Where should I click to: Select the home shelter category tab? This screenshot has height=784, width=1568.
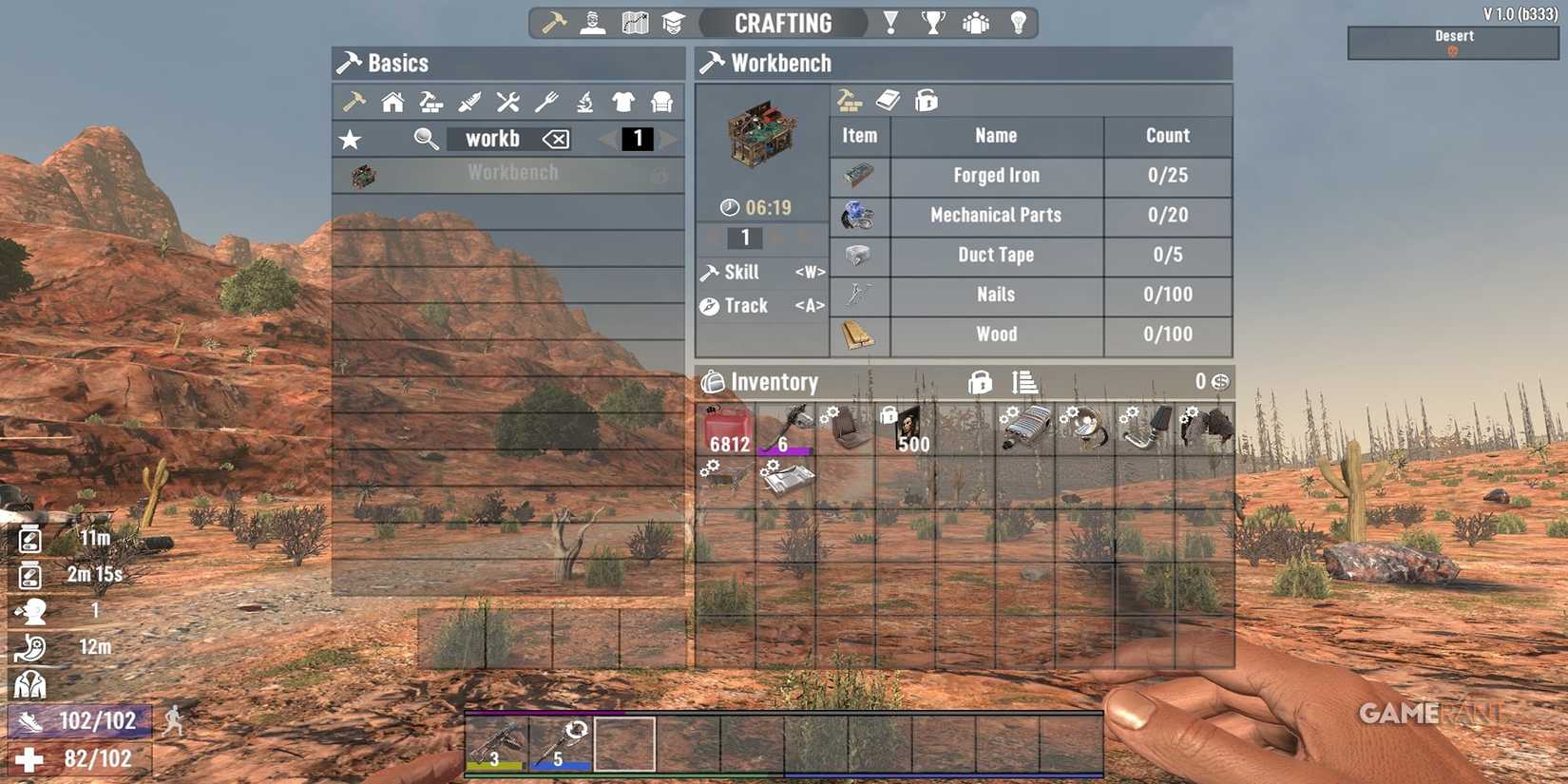coord(392,102)
